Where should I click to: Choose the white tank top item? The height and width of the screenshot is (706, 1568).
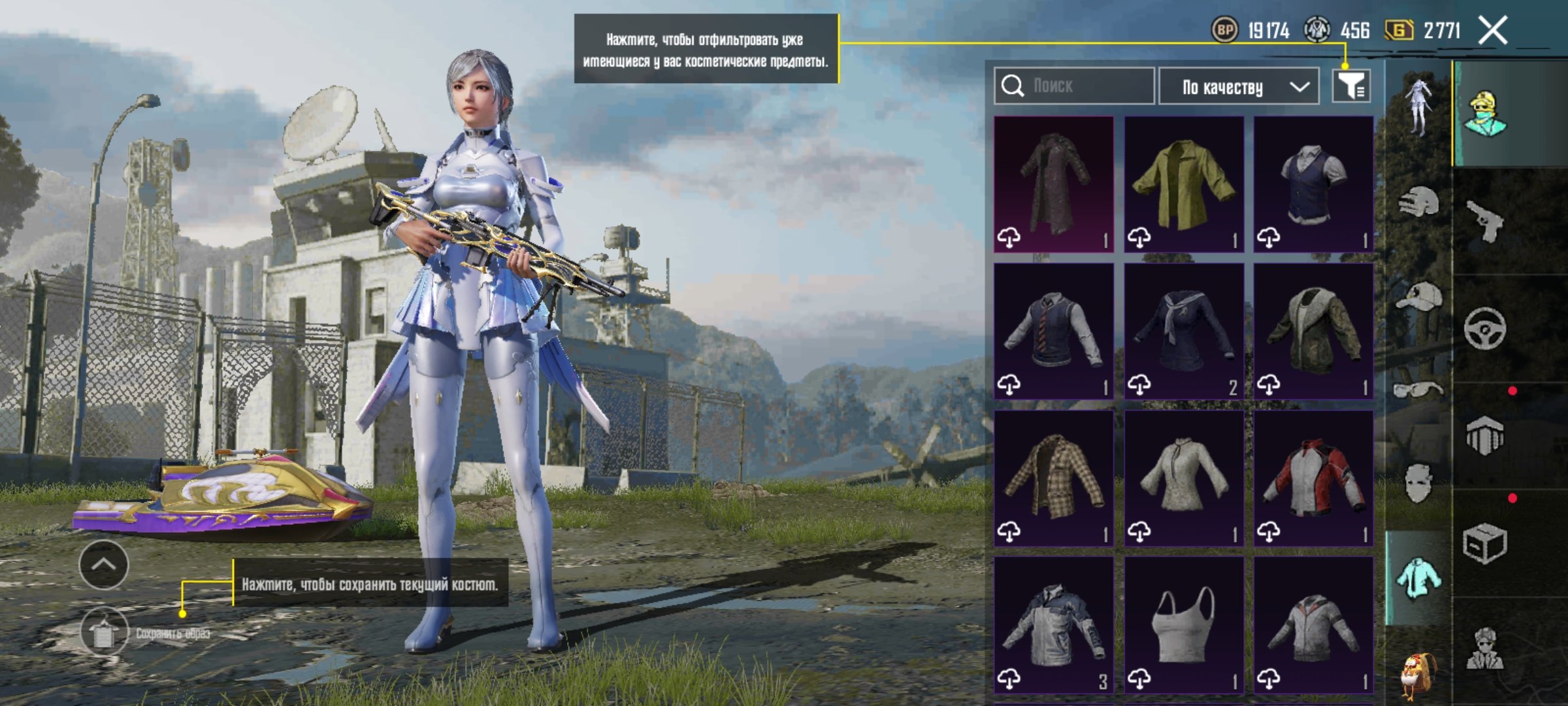pos(1183,624)
